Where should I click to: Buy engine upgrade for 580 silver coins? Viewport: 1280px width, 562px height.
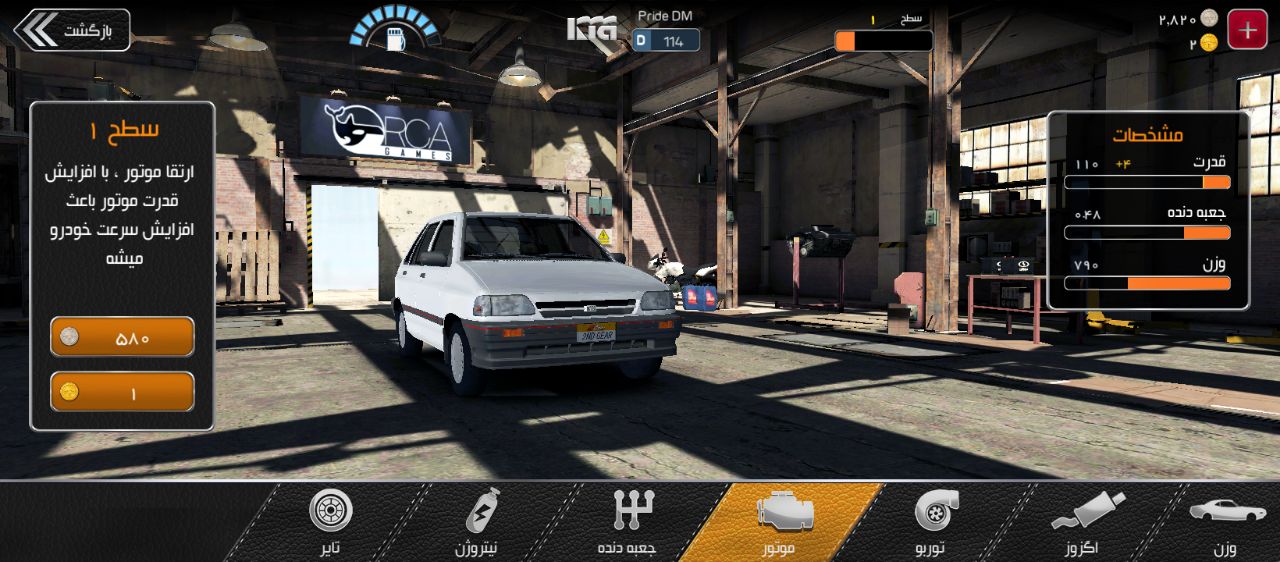tap(122, 337)
